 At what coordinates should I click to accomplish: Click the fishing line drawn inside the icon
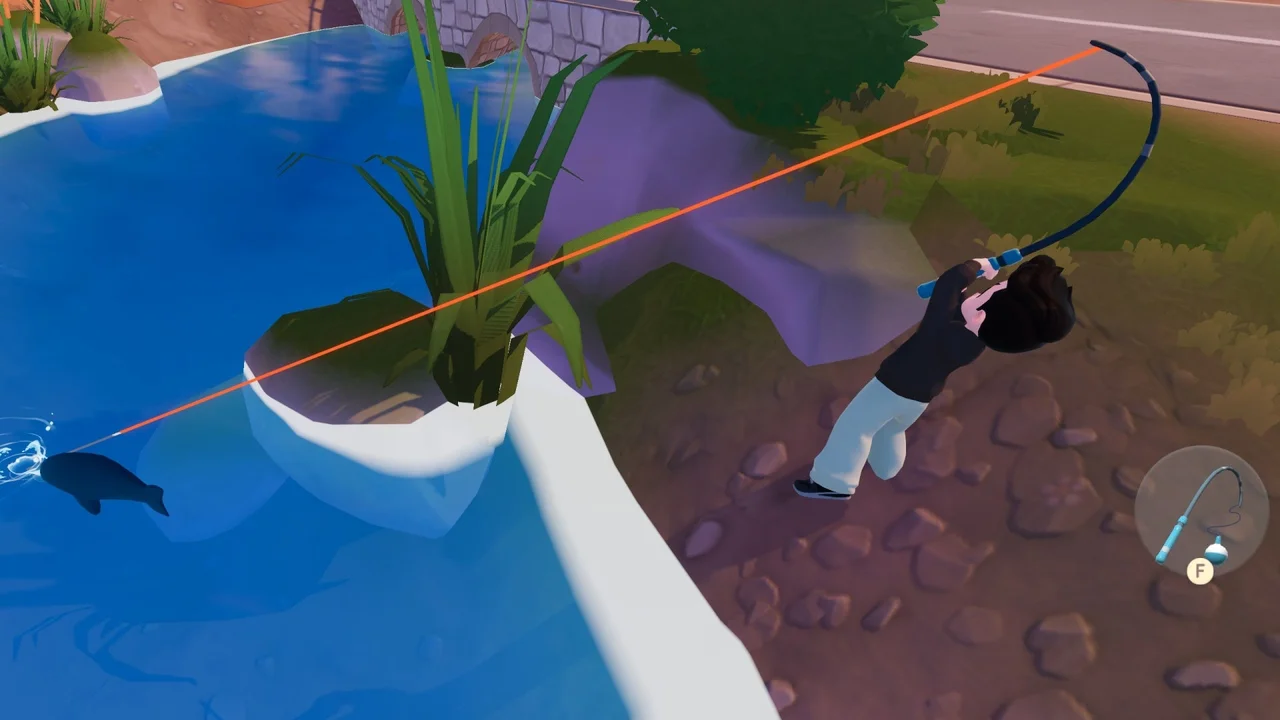click(1233, 508)
